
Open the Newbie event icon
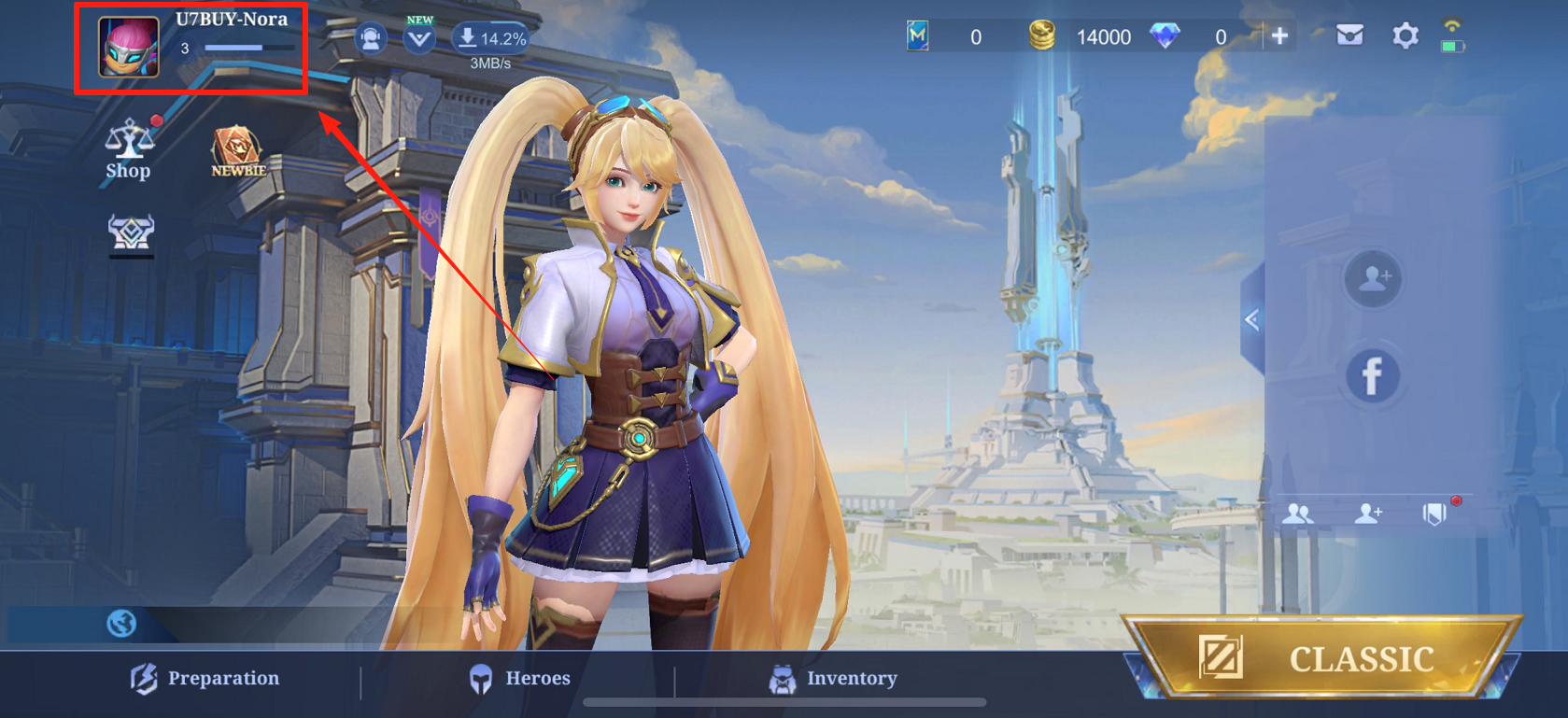[237, 151]
